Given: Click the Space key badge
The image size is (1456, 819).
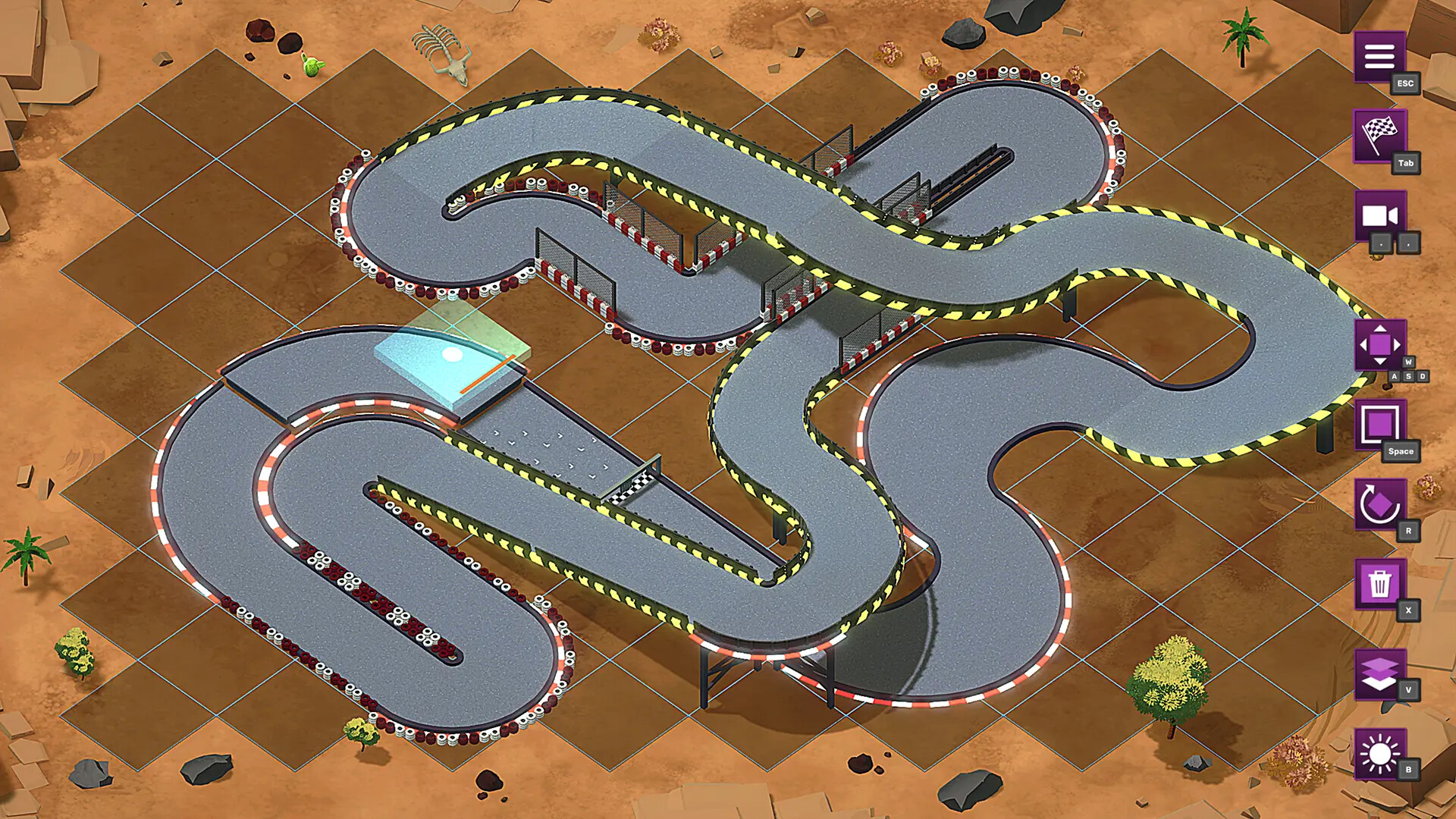Looking at the screenshot, I should pyautogui.click(x=1400, y=450).
